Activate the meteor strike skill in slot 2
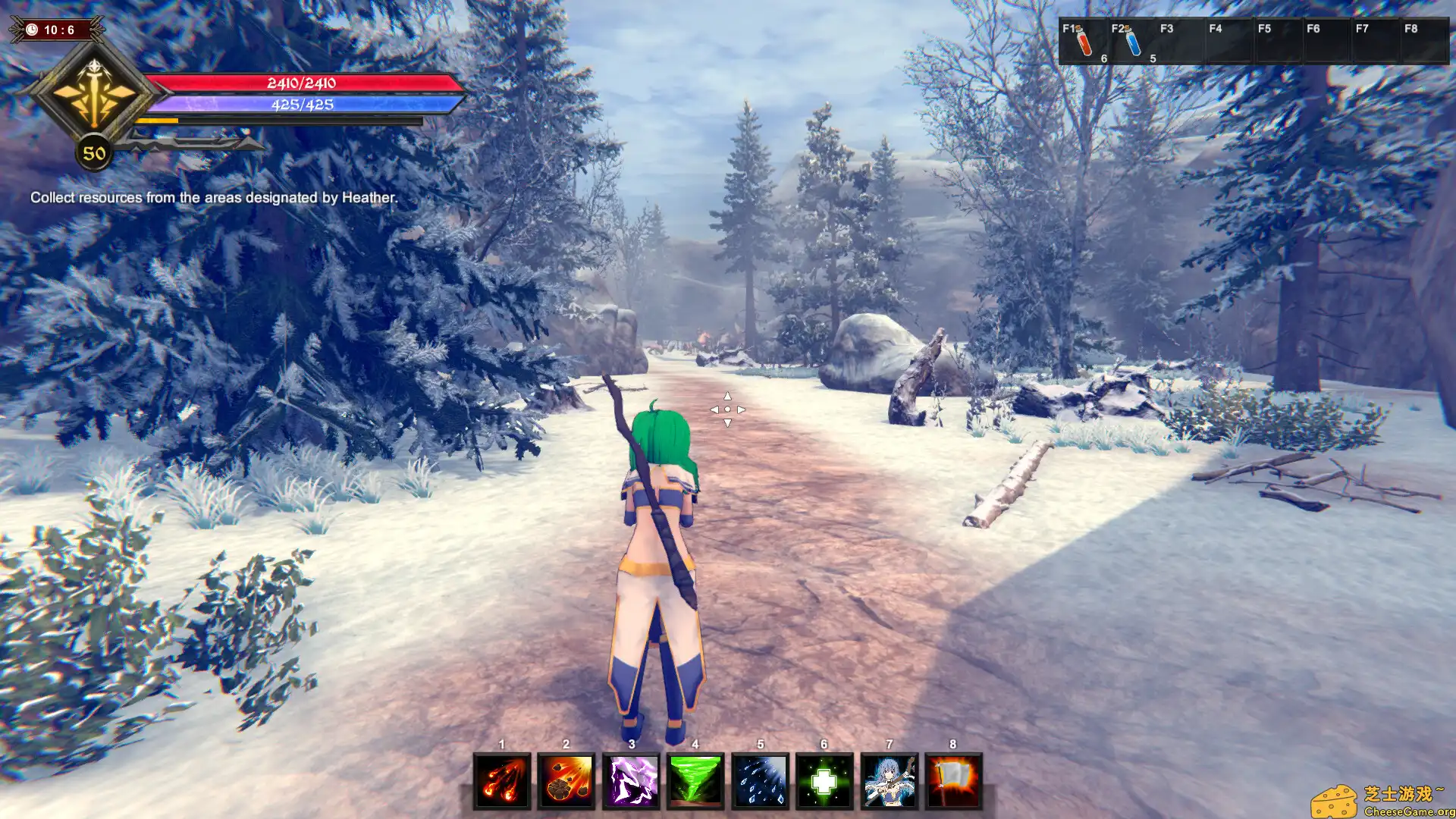1456x819 pixels. tap(565, 780)
